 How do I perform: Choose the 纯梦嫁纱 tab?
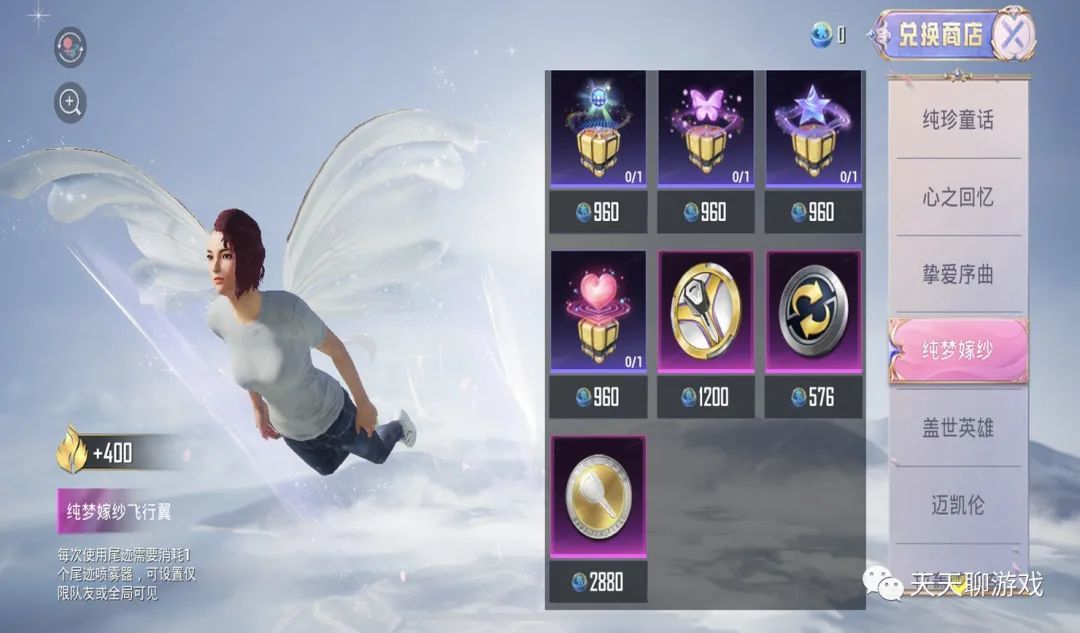tap(958, 350)
